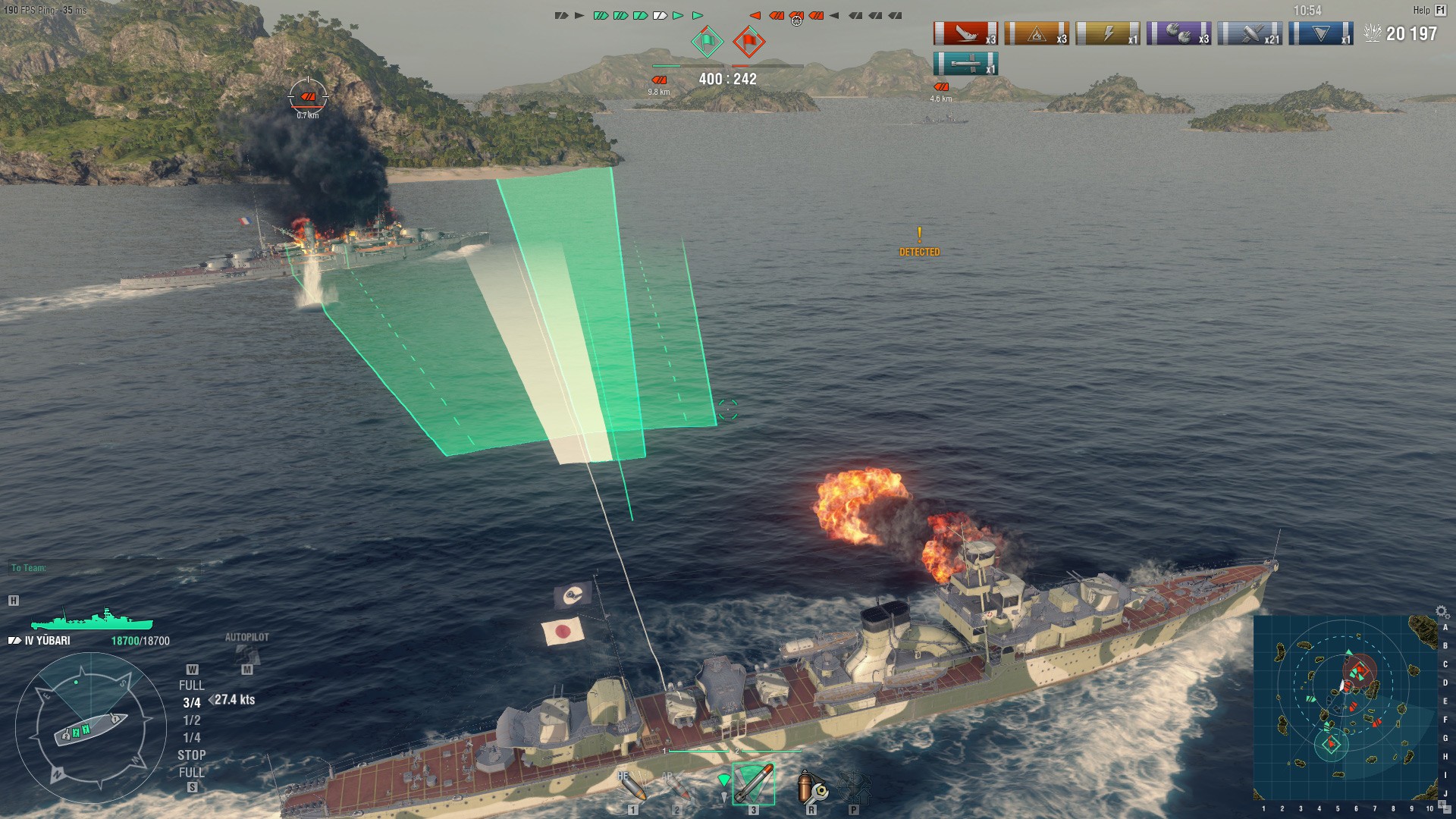Toggle the narrow torpedo spread icon

click(723, 781)
